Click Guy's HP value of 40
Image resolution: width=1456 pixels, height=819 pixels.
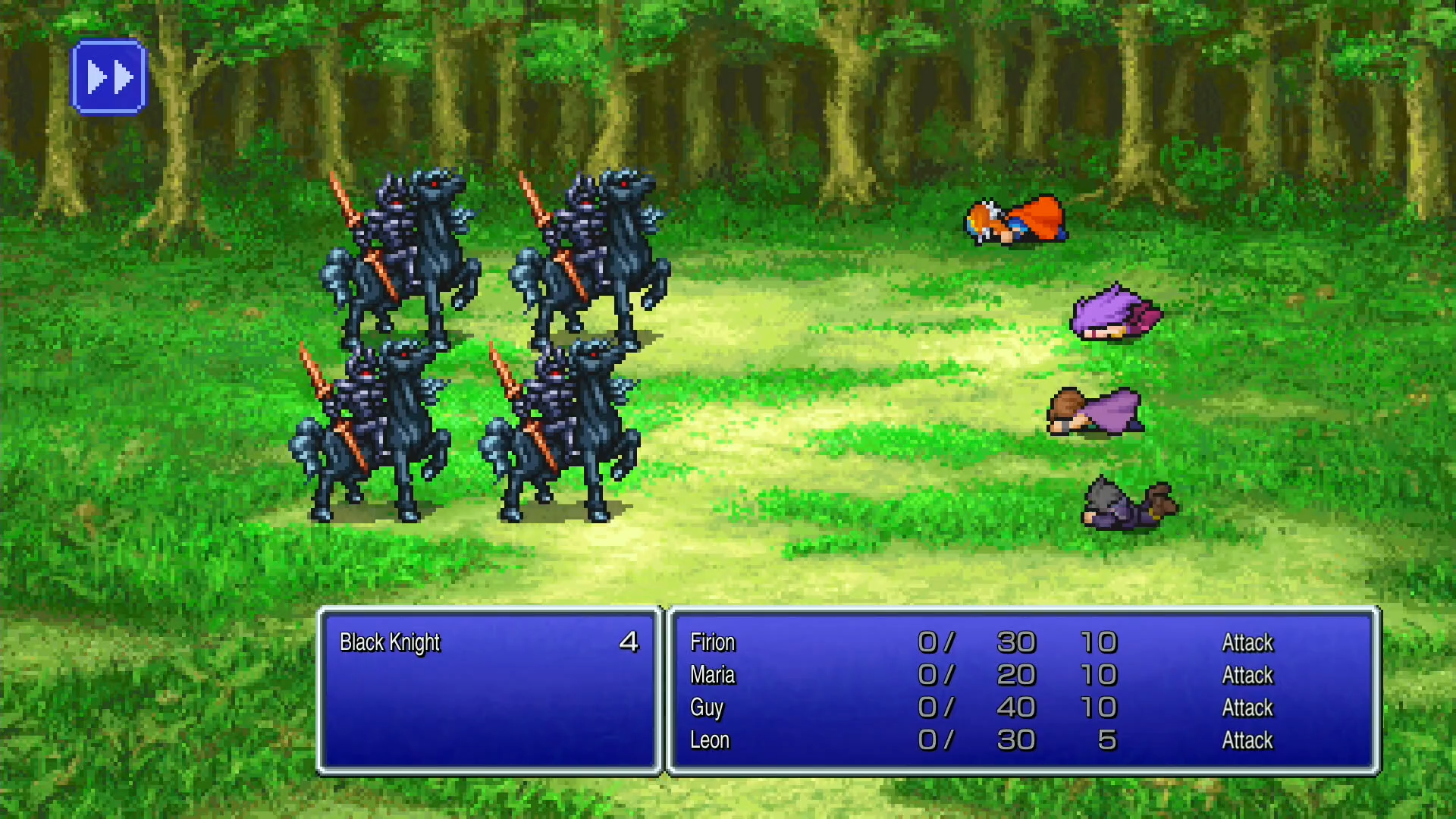(x=1017, y=708)
